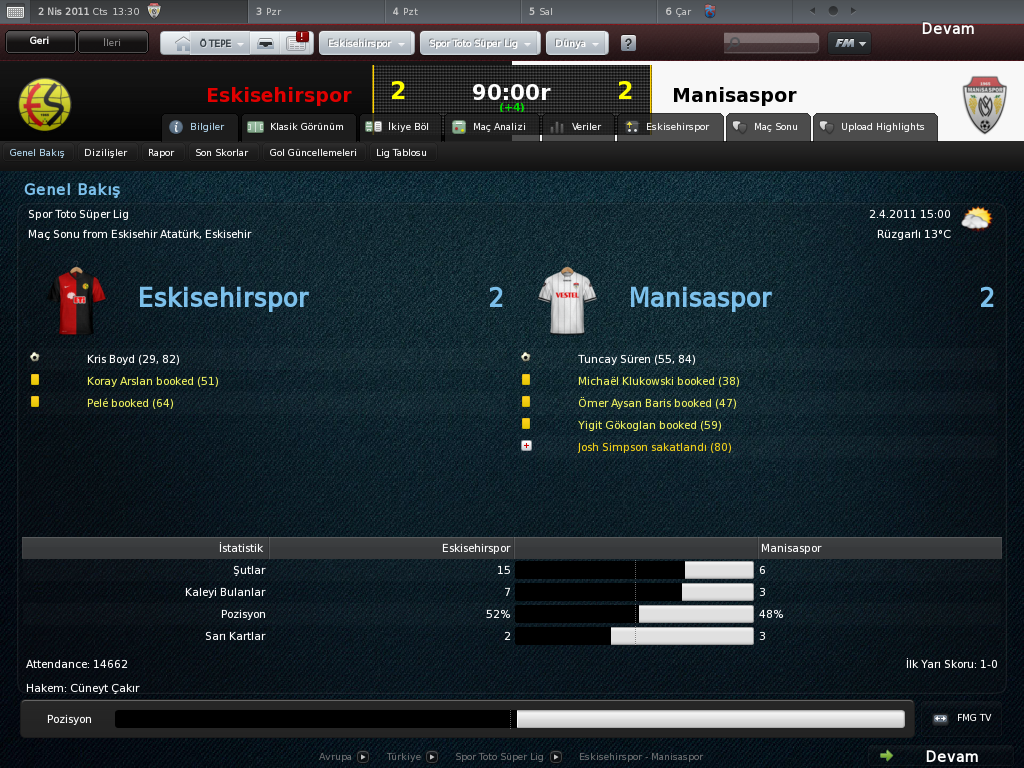This screenshot has height=768, width=1024.
Task: Open the Lig Tablosu sub-tab
Action: pos(401,153)
